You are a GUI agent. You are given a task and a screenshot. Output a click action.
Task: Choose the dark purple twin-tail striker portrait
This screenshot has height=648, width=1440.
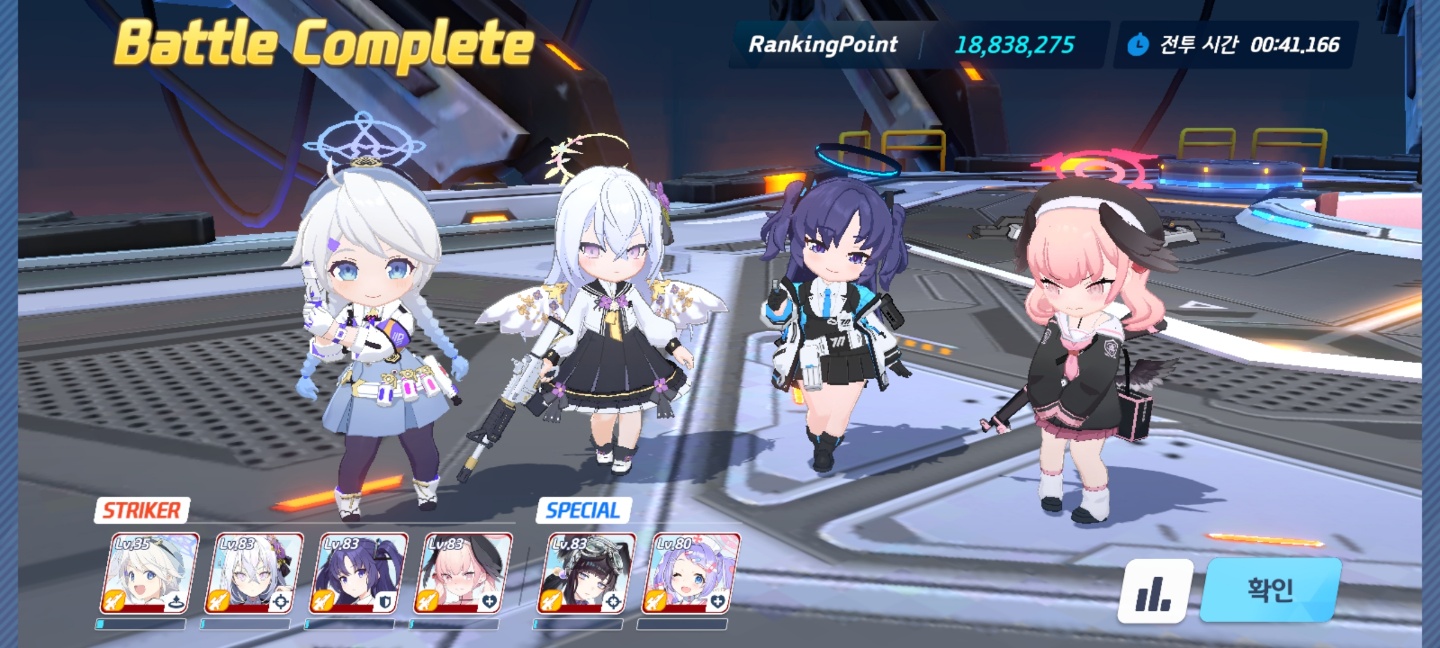pos(358,573)
